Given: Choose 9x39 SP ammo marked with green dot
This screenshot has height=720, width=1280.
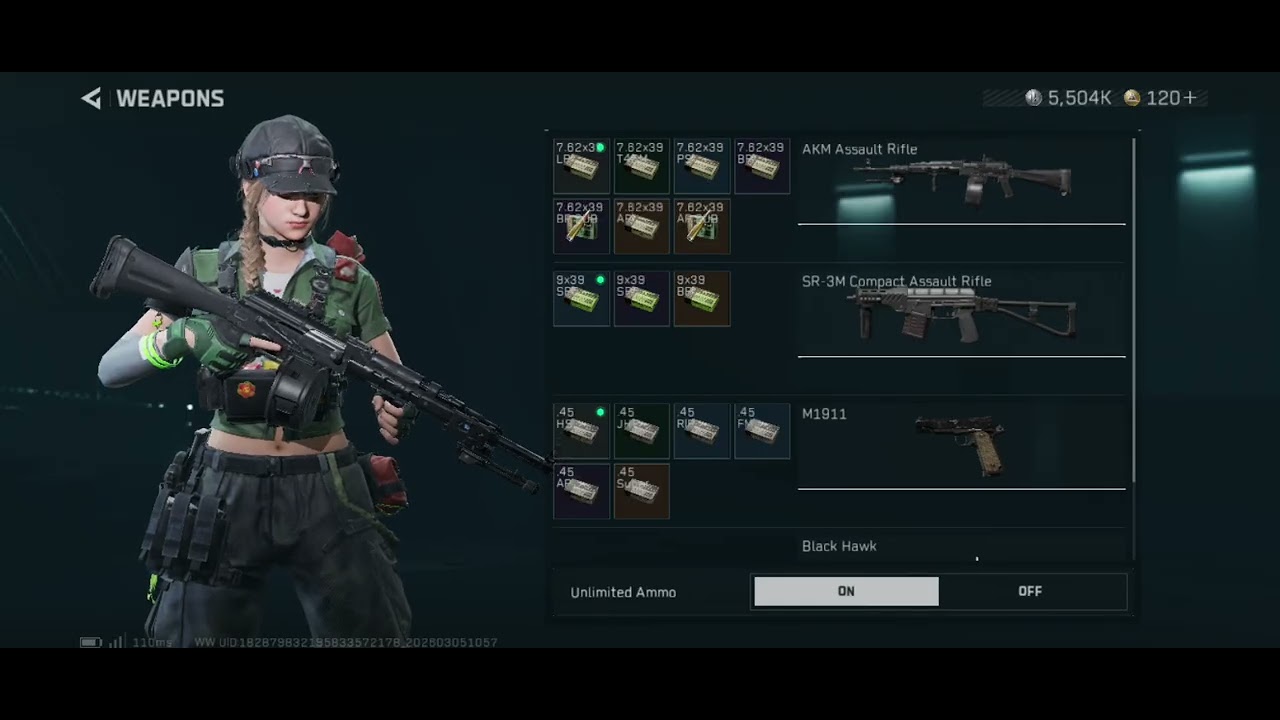Looking at the screenshot, I should [581, 298].
